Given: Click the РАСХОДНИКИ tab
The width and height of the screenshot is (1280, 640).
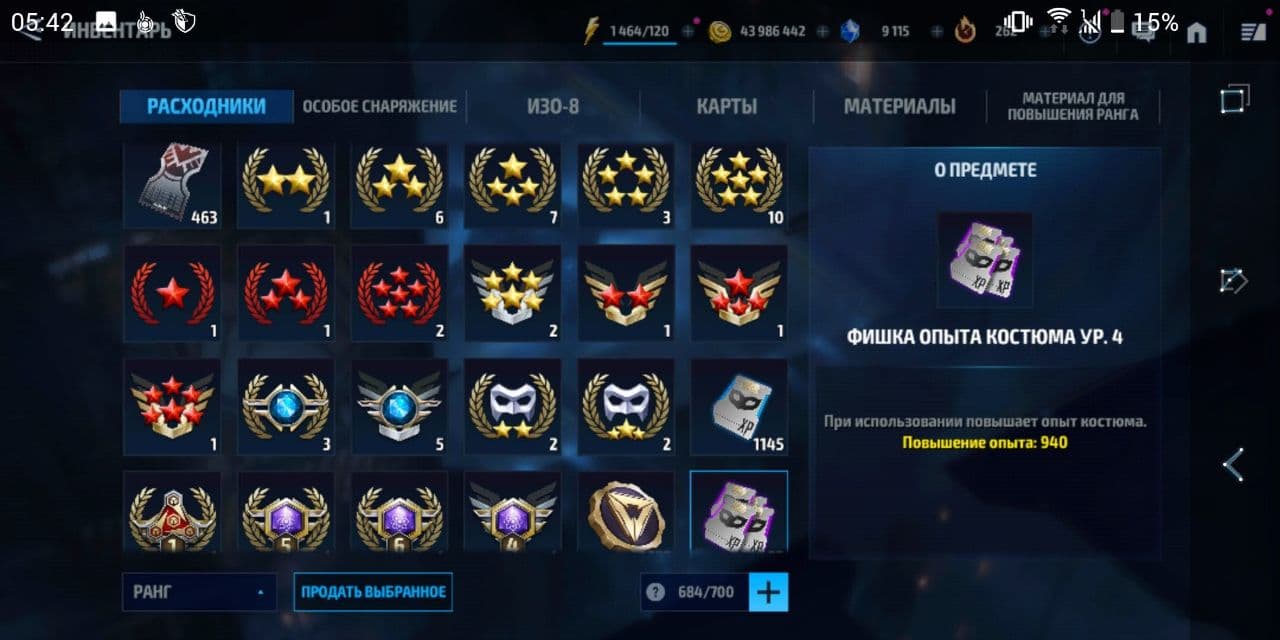Looking at the screenshot, I should coord(206,107).
